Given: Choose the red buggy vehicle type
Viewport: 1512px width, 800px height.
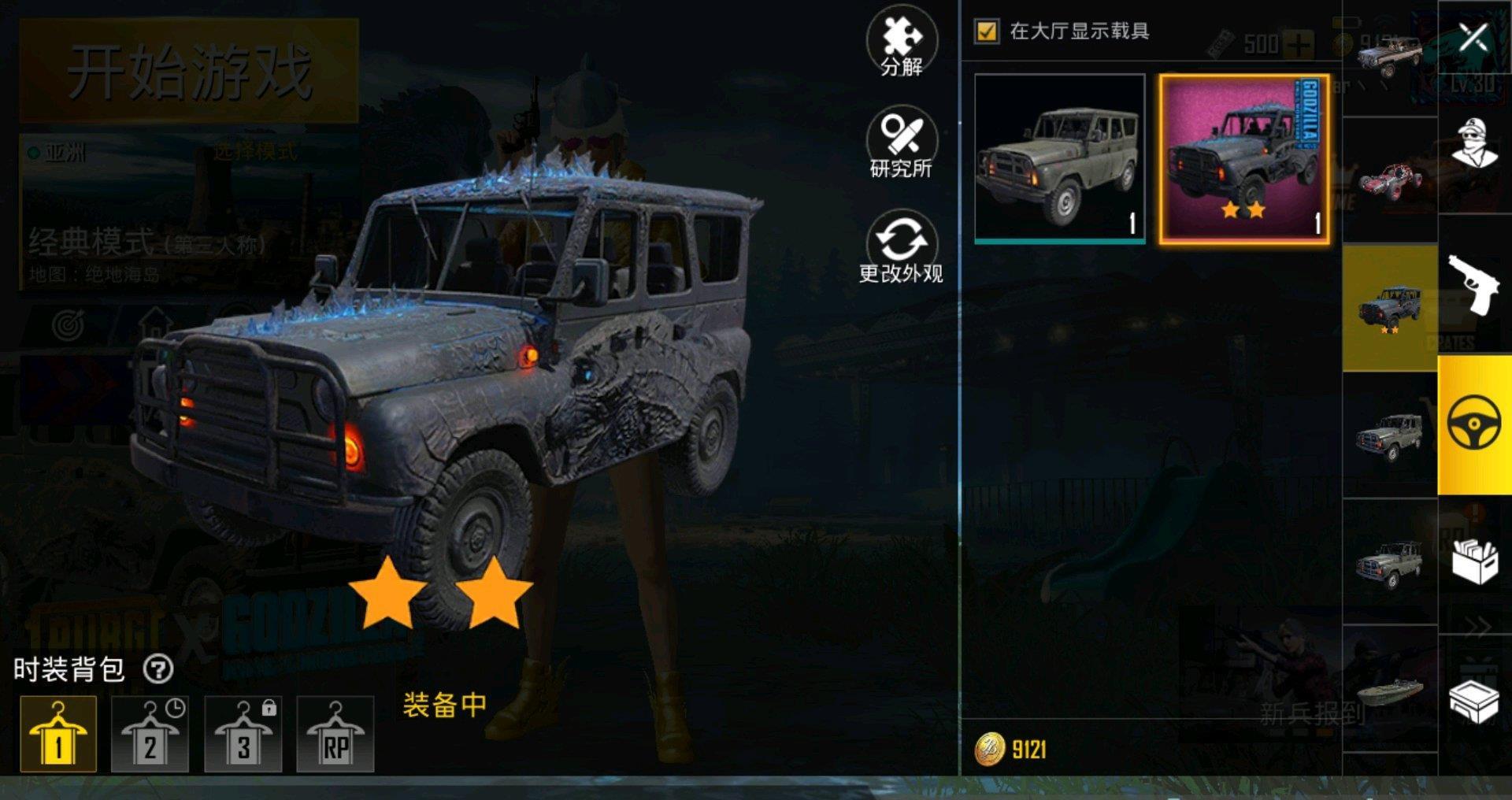Looking at the screenshot, I should pos(1390,180).
